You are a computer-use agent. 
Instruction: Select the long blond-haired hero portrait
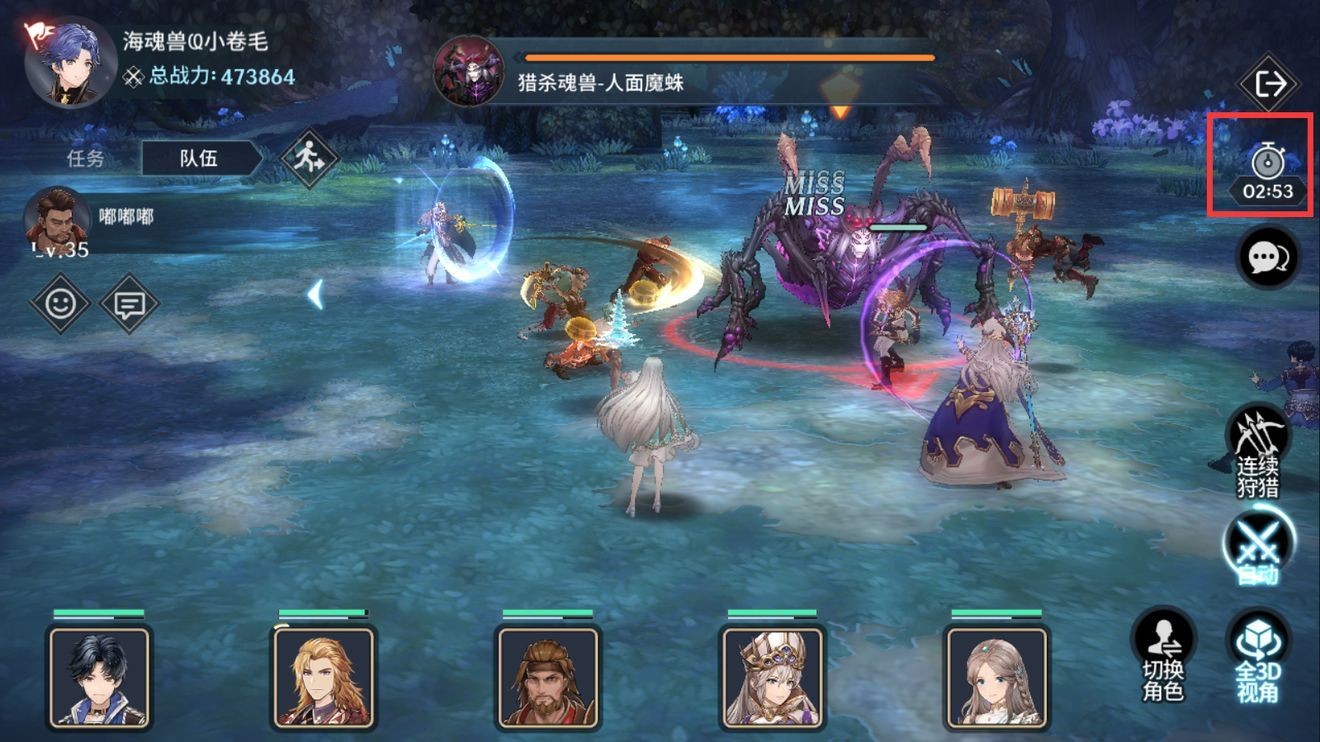point(324,676)
